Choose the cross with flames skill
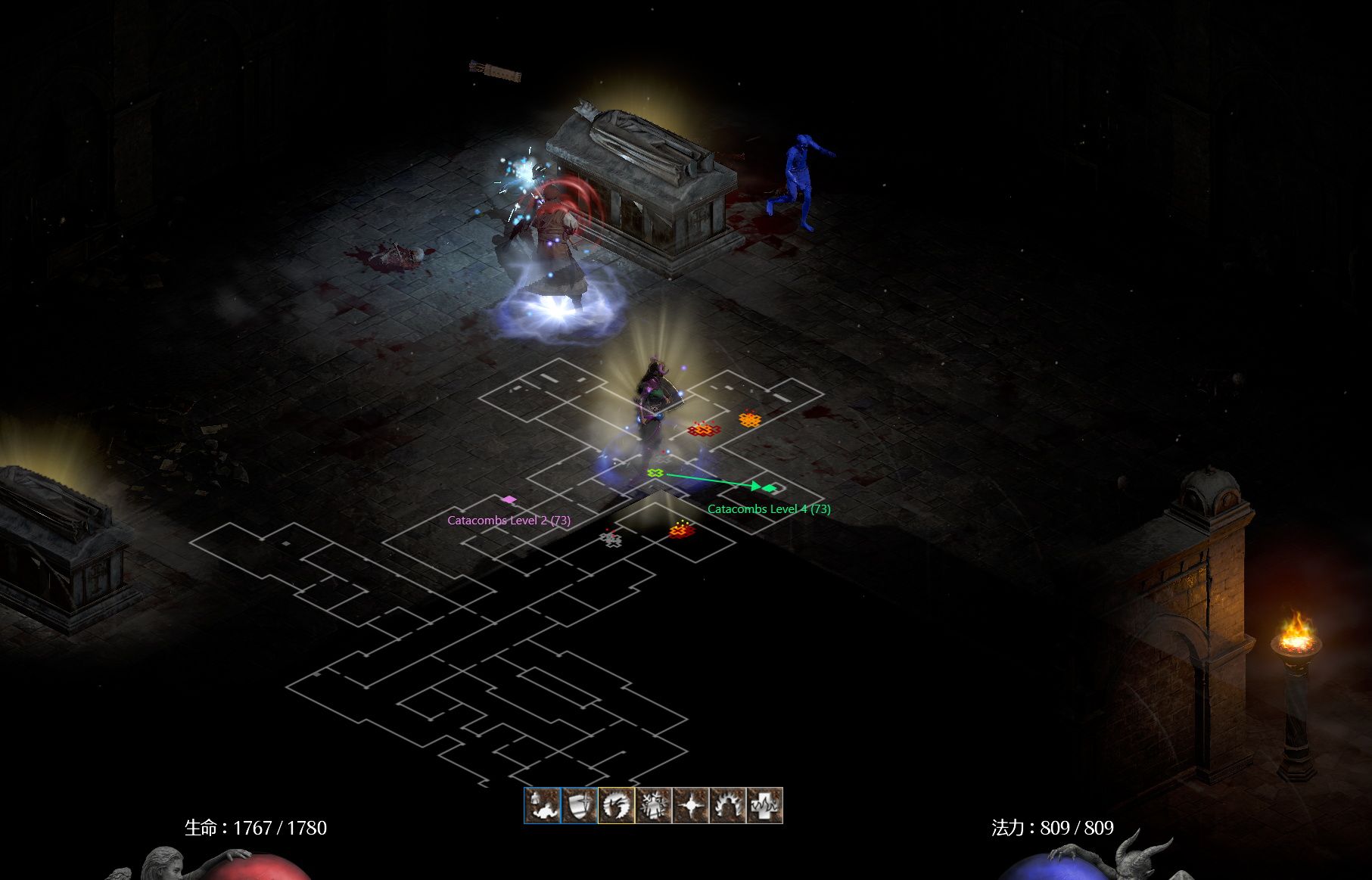The image size is (1372, 880). 764,805
